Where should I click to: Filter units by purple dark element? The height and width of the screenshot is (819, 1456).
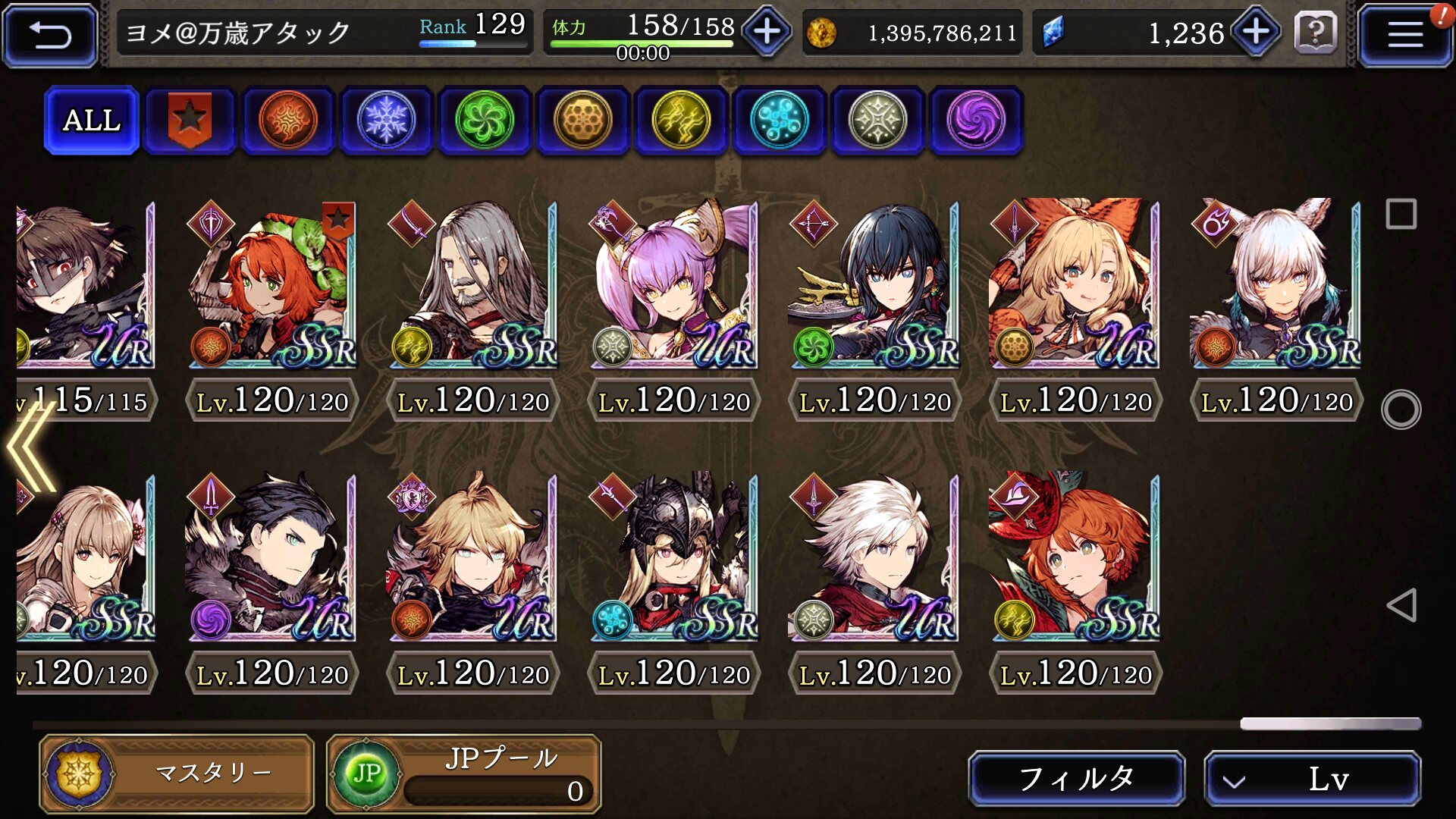point(975,121)
